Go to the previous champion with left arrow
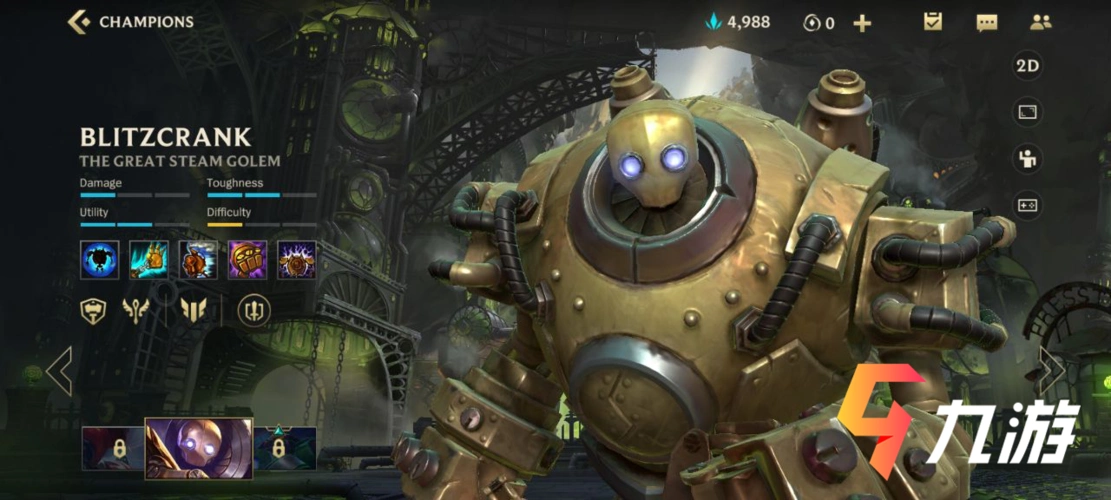Image resolution: width=1111 pixels, height=500 pixels. 59,372
